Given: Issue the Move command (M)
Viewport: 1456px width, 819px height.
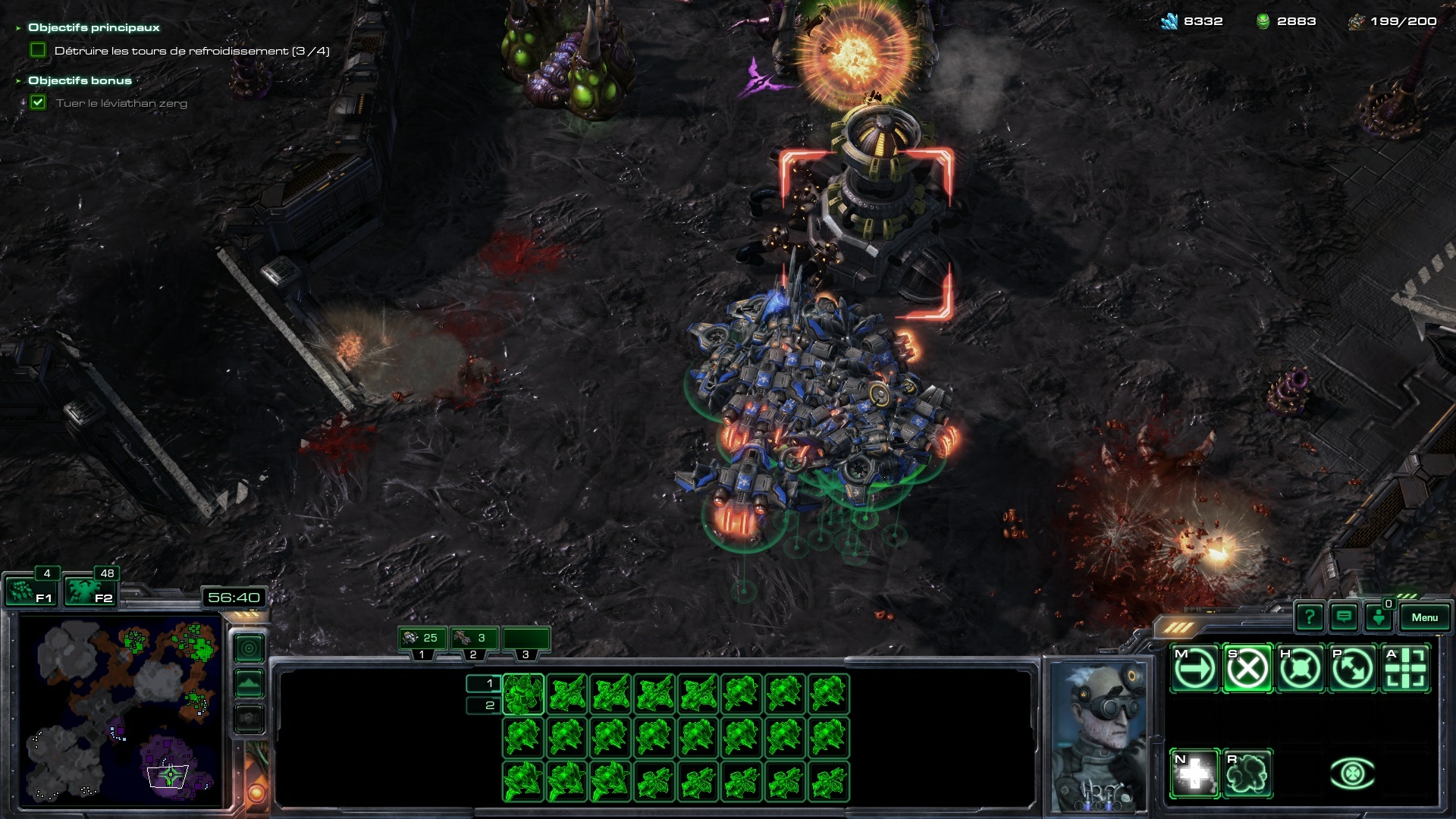Looking at the screenshot, I should point(1194,669).
